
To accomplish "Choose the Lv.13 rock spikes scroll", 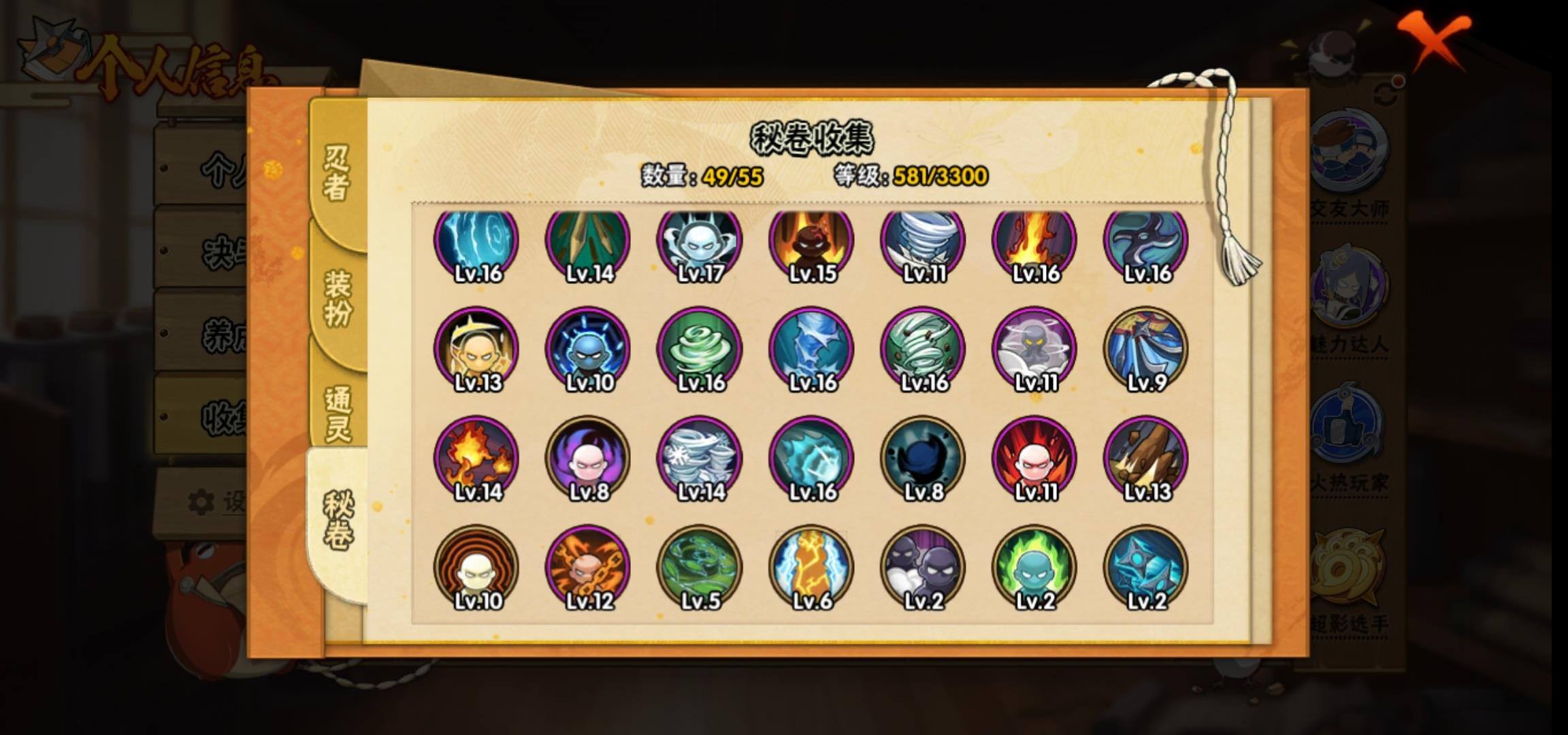I will pyautogui.click(x=1146, y=459).
